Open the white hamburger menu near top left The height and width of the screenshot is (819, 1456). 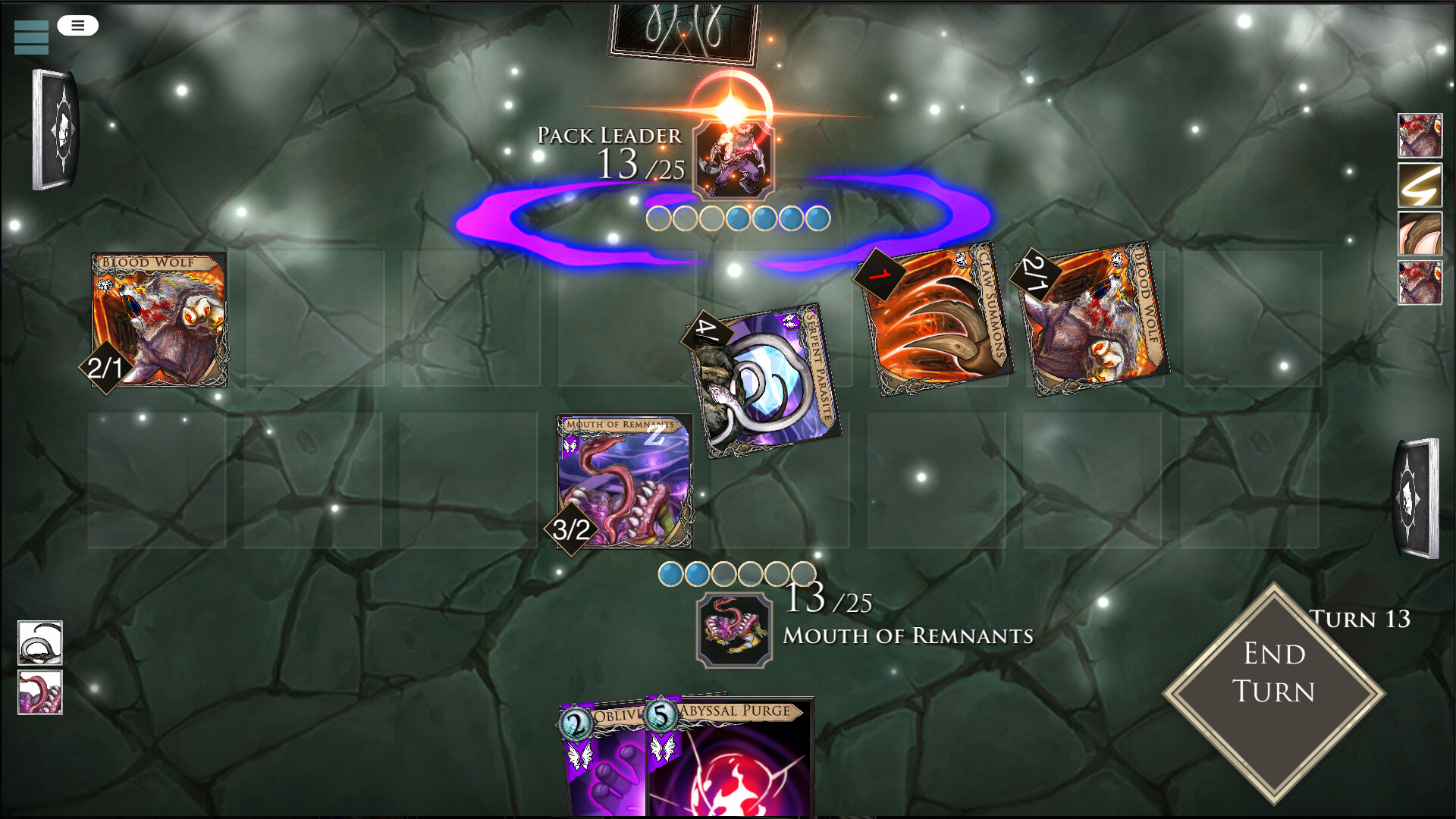(77, 25)
